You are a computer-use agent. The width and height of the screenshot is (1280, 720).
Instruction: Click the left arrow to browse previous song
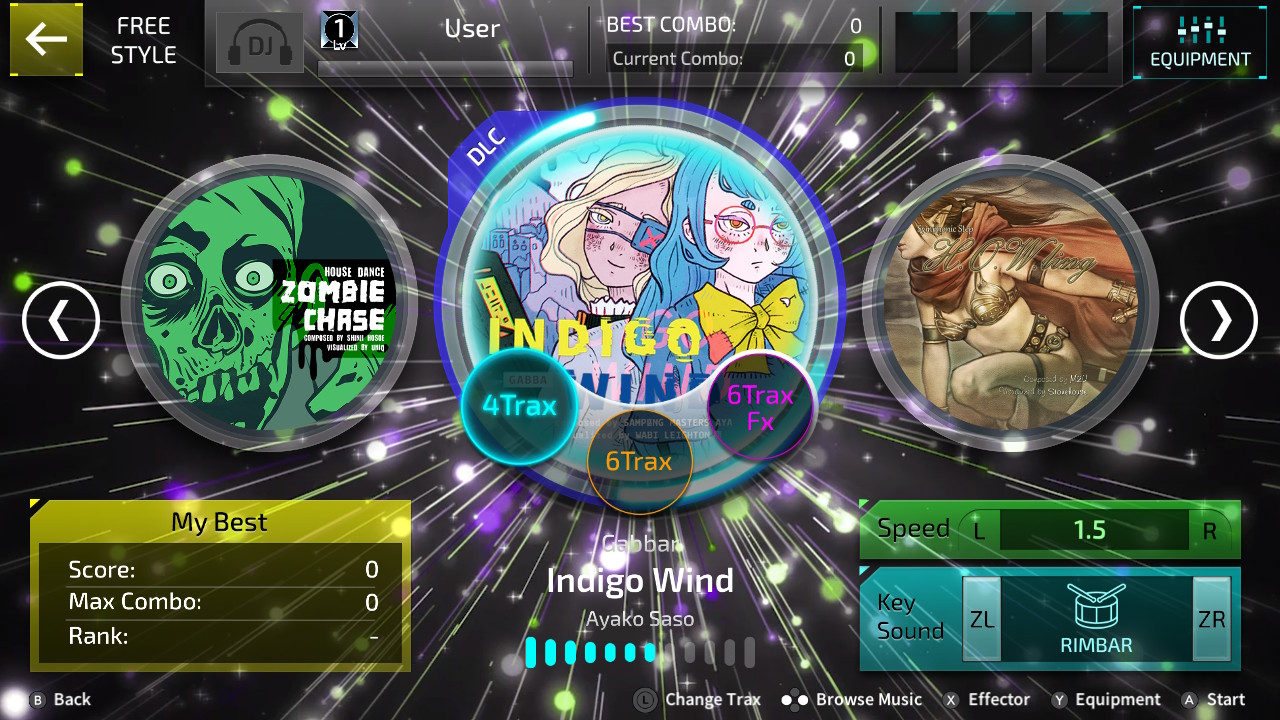click(60, 320)
